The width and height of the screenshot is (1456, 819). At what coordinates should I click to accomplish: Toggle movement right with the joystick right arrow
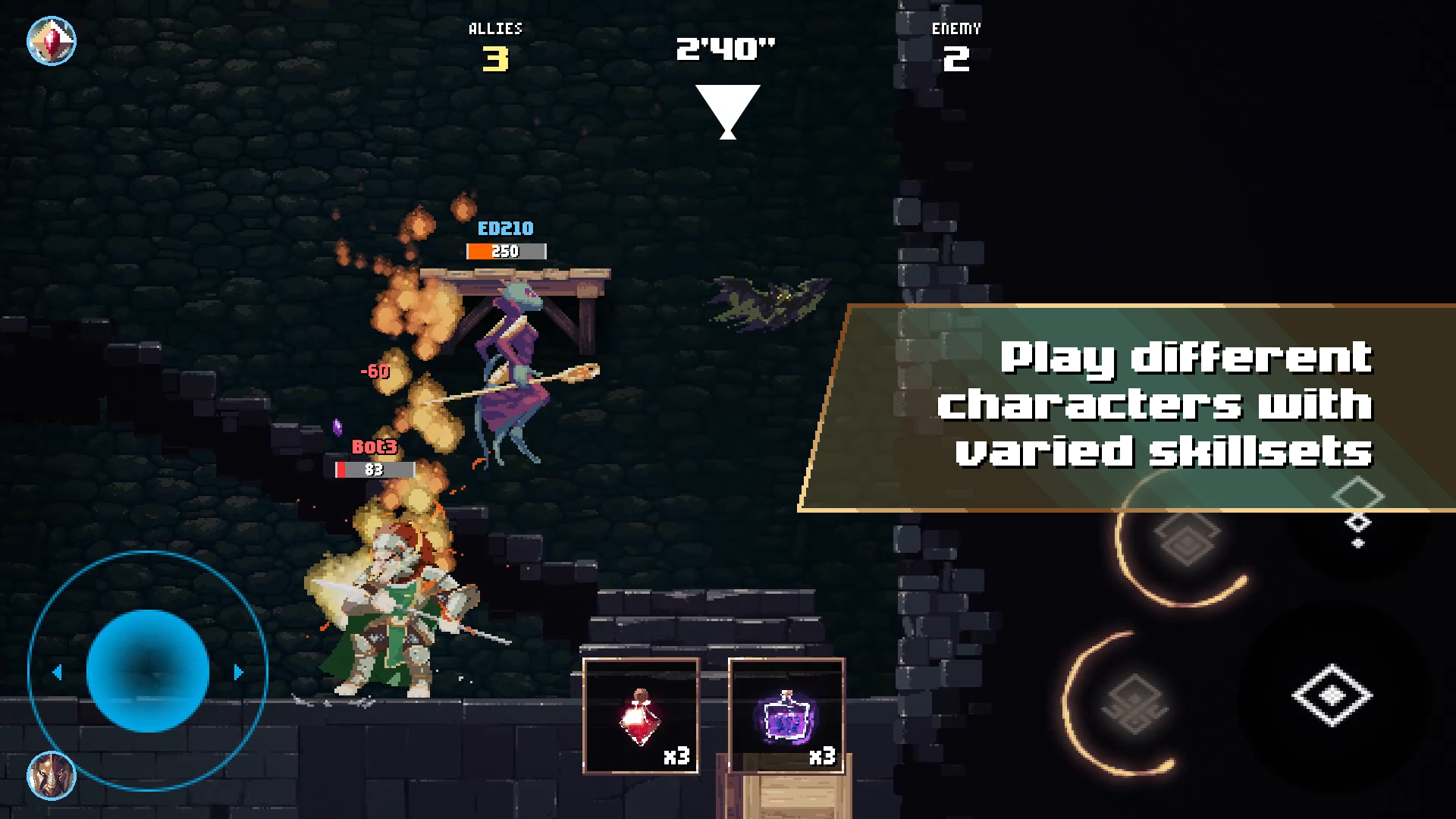point(239,670)
